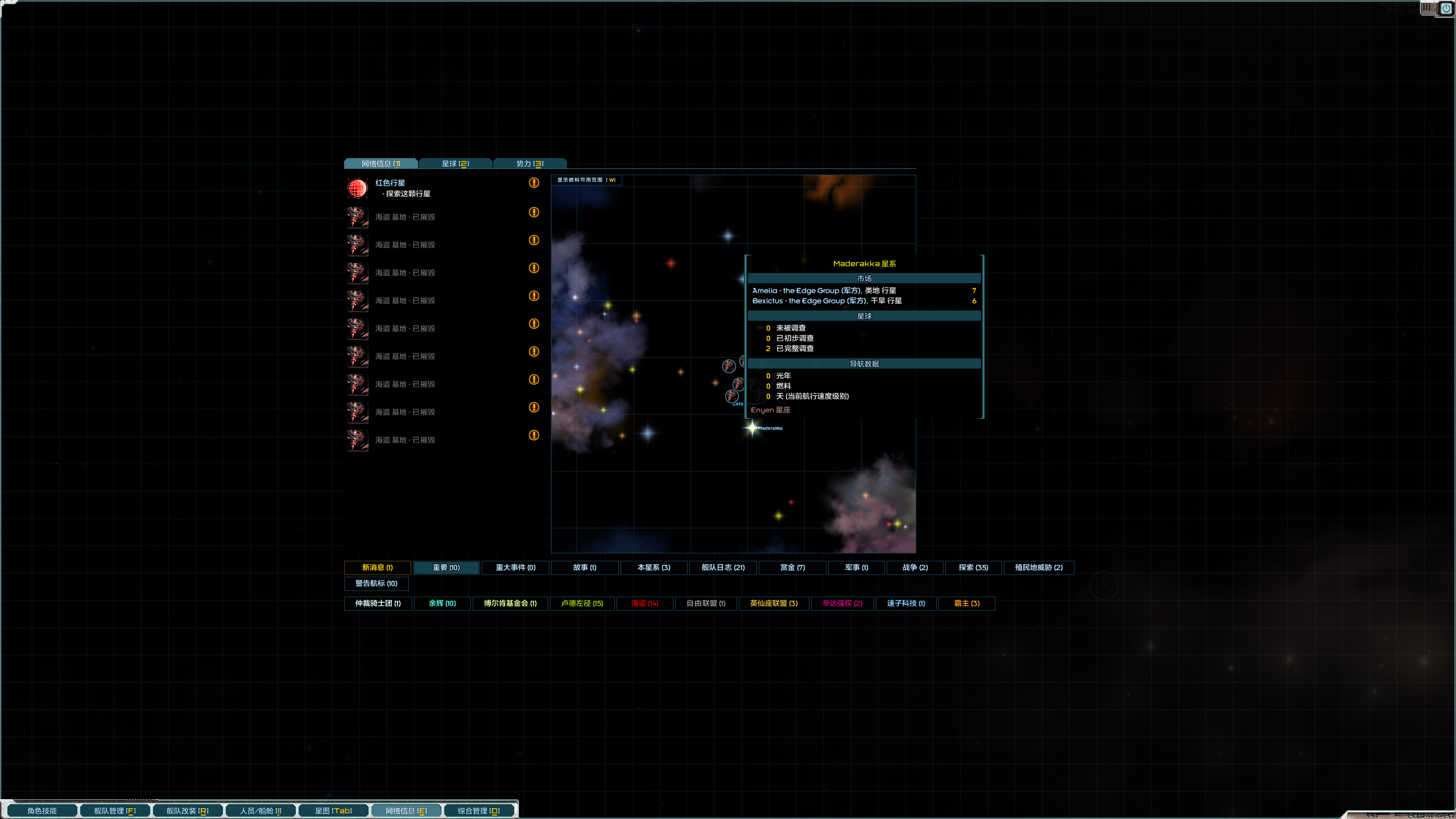Switch to the 势力 [3] tab

tap(531, 163)
